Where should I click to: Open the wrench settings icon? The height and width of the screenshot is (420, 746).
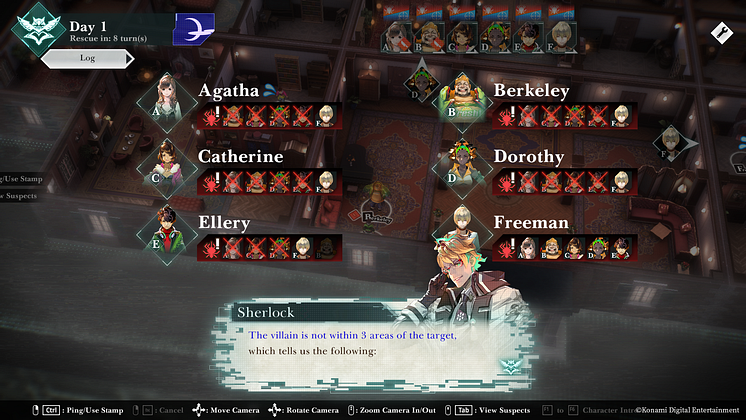click(x=719, y=33)
